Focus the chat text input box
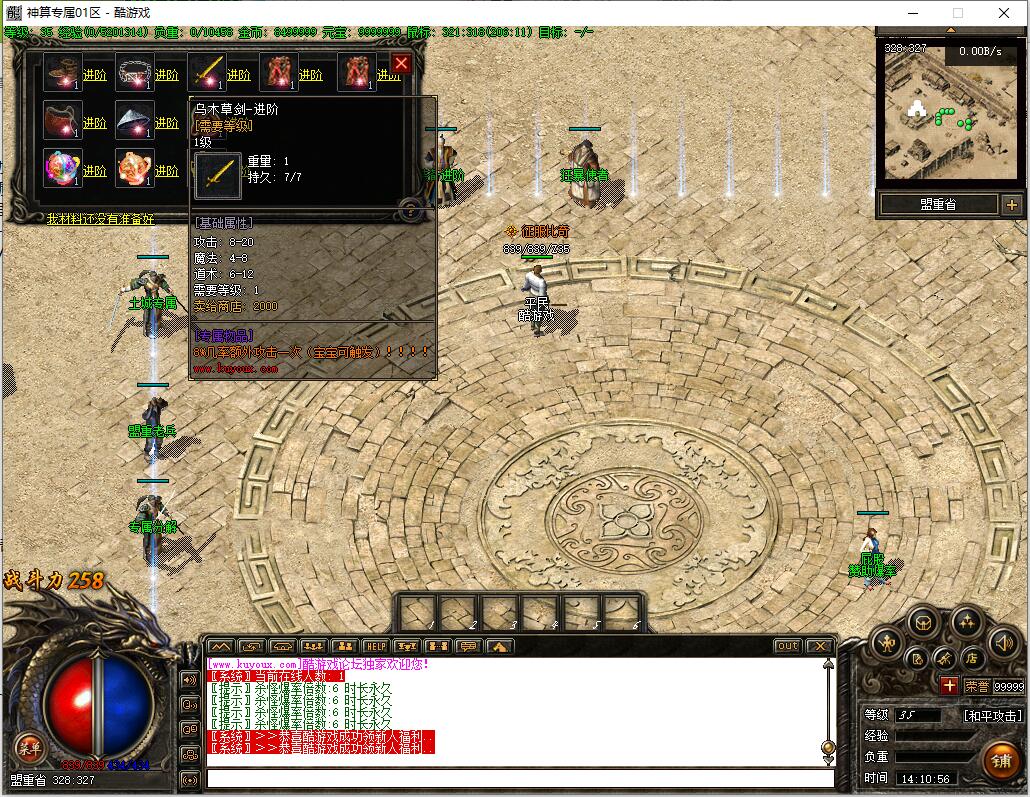 point(520,778)
